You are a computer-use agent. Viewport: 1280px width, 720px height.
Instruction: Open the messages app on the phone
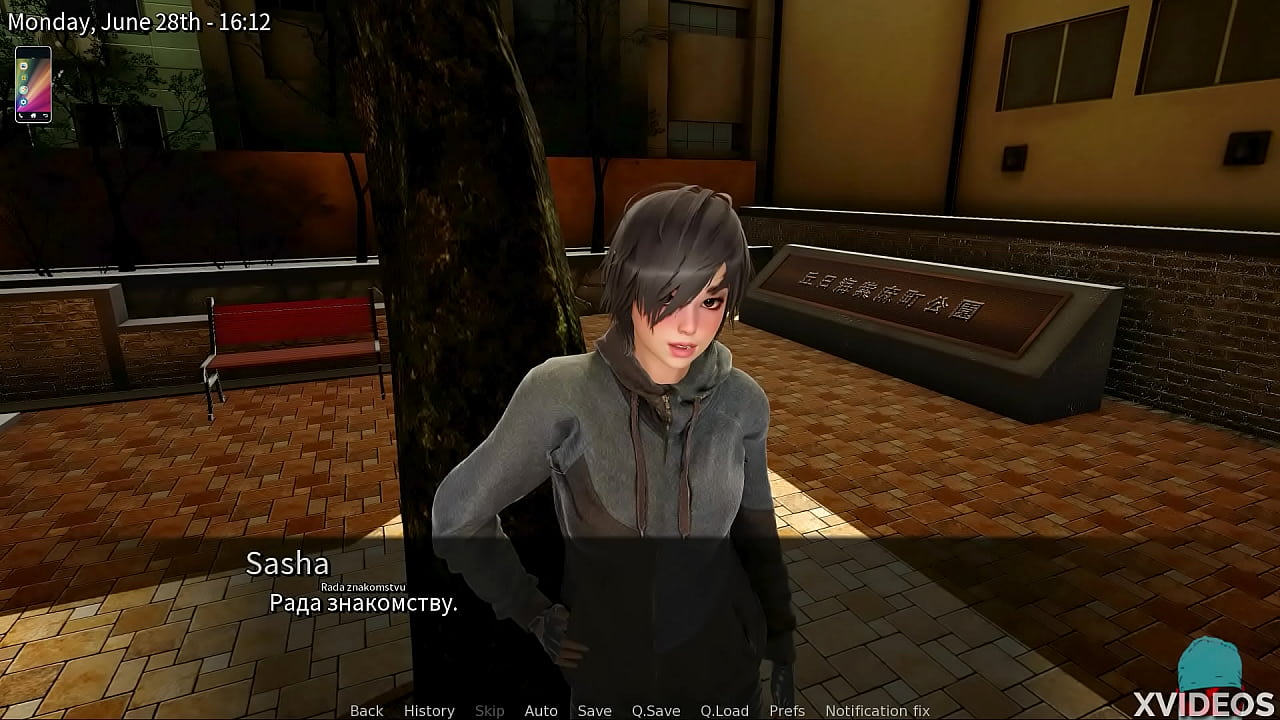pos(23,67)
